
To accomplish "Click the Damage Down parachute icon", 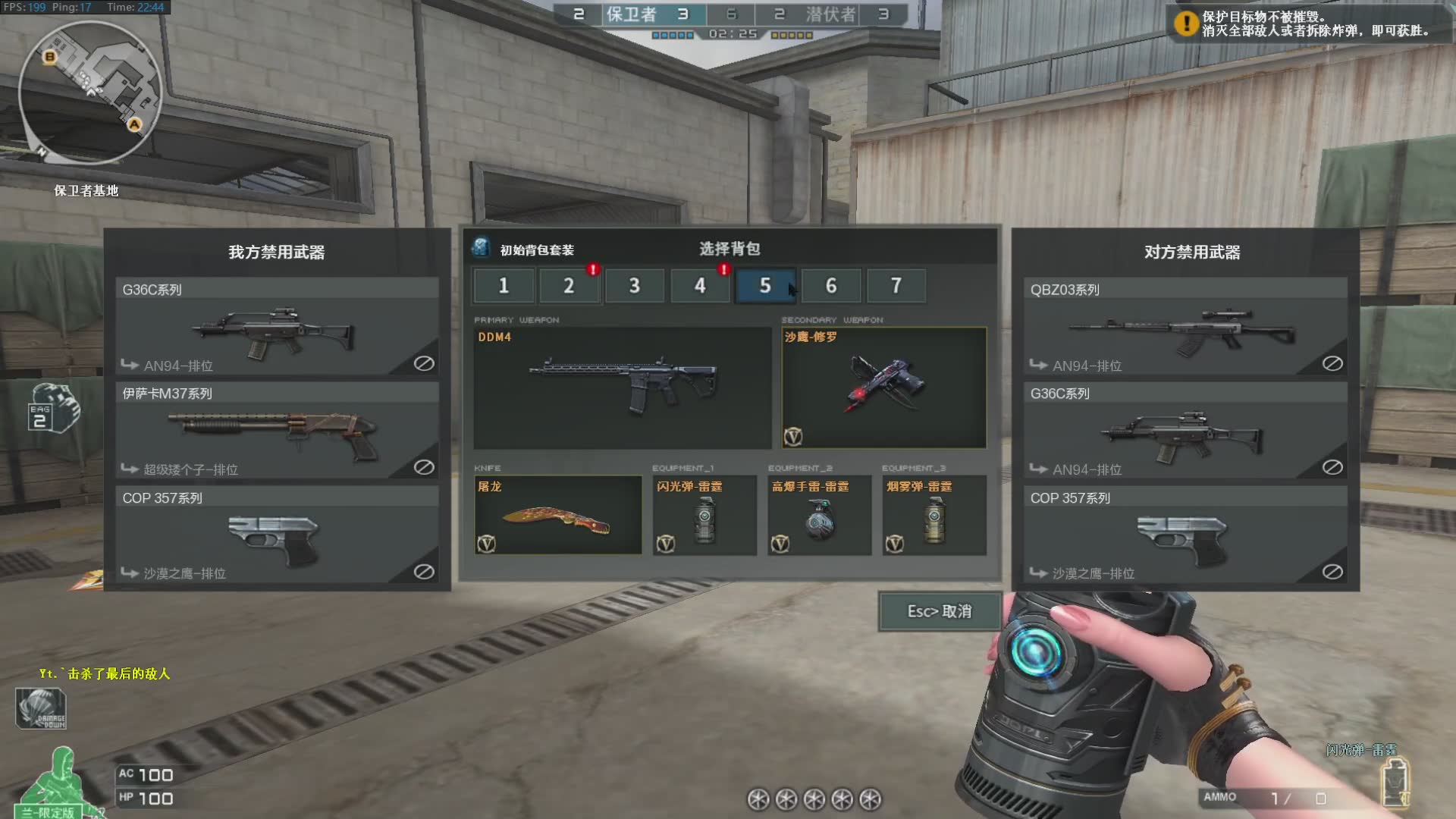I will click(41, 708).
